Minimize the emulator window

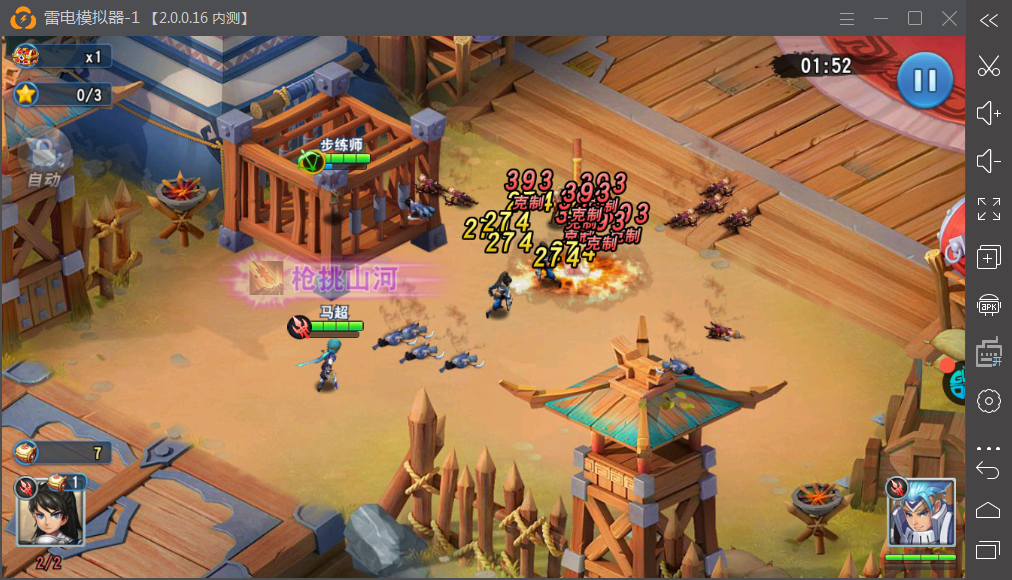(881, 19)
